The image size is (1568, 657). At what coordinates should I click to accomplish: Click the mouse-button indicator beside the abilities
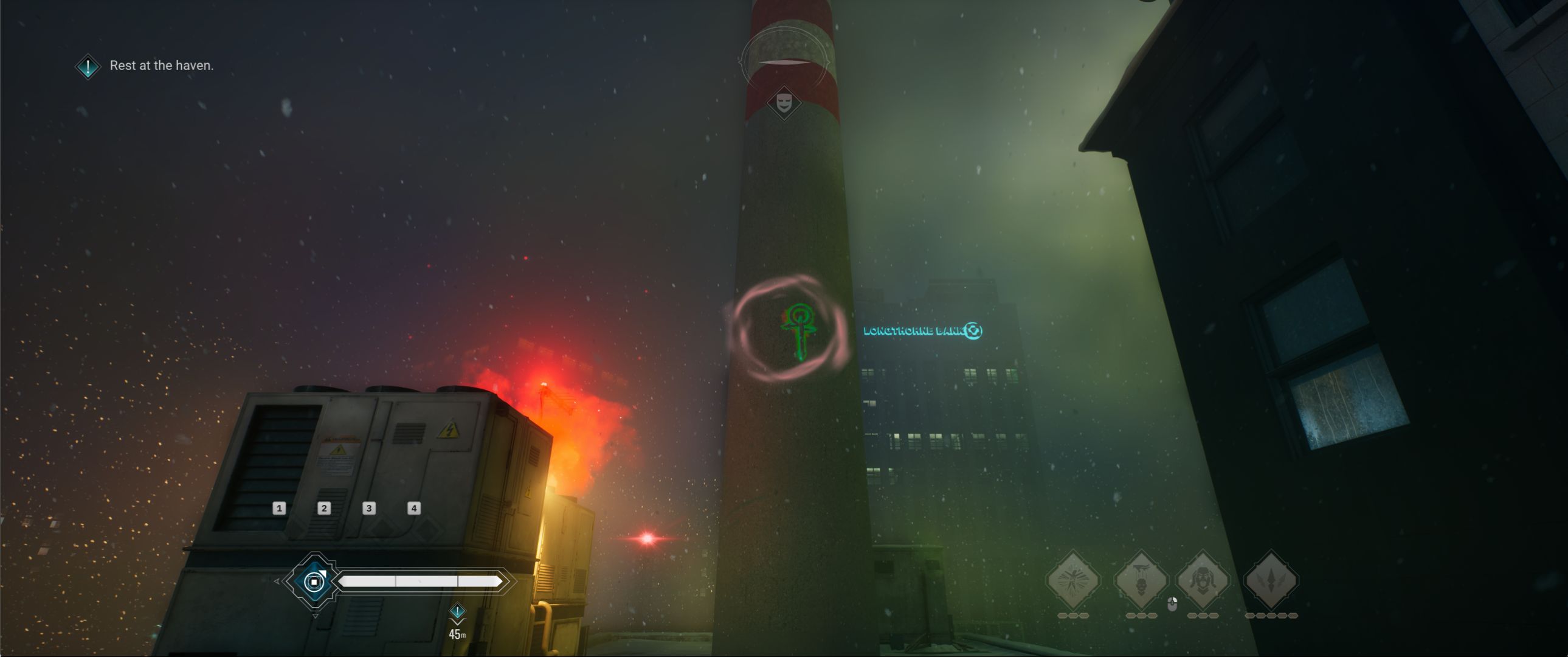1172,604
